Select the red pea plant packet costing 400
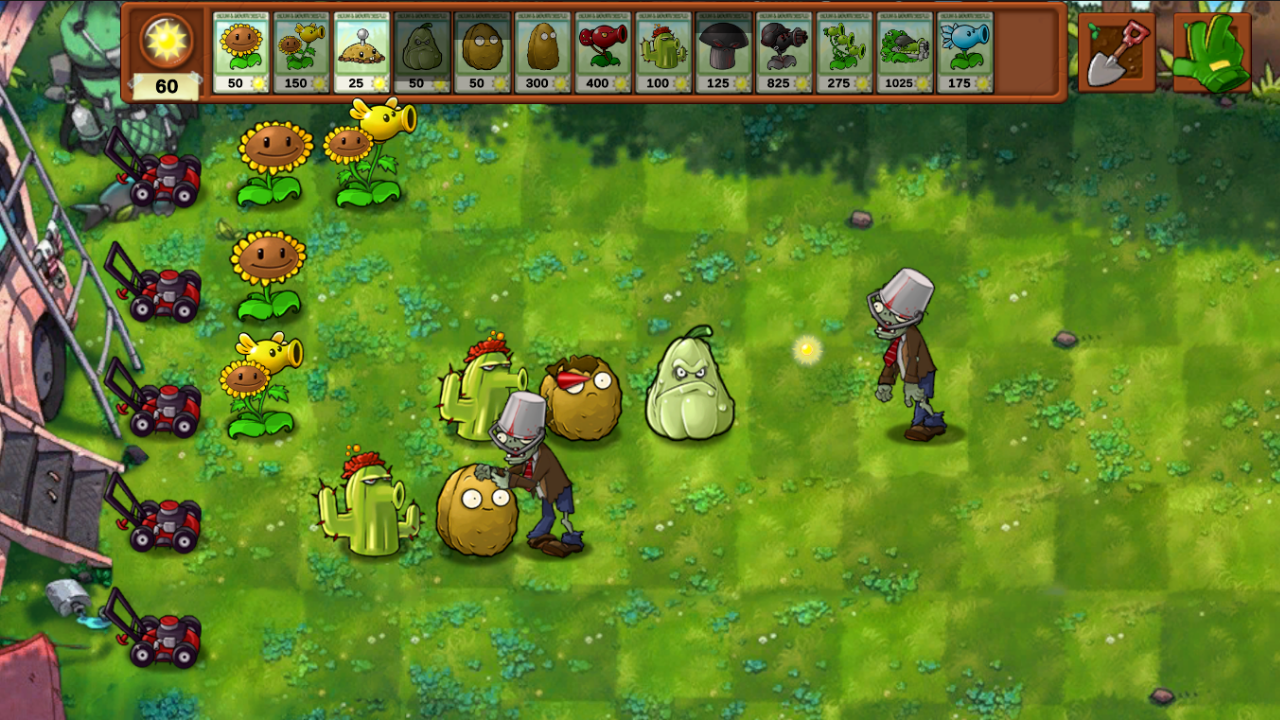This screenshot has height=720, width=1280. coord(601,50)
